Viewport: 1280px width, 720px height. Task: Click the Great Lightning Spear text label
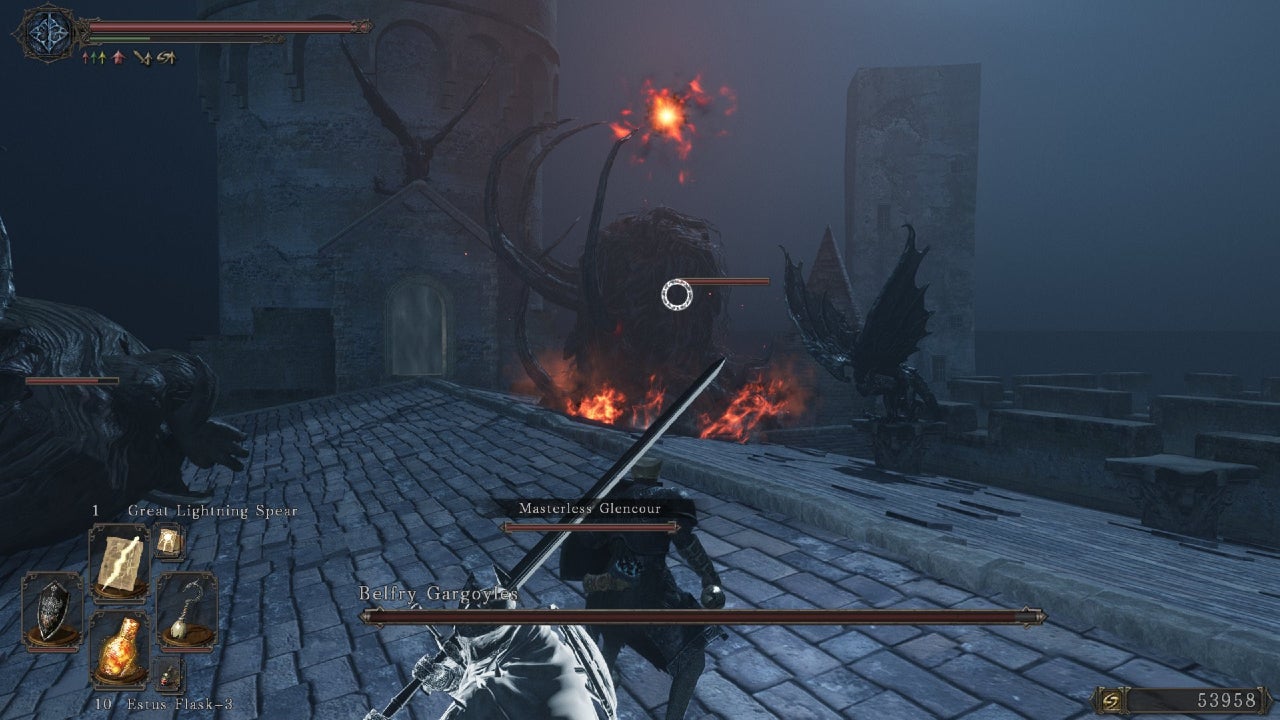[212, 510]
